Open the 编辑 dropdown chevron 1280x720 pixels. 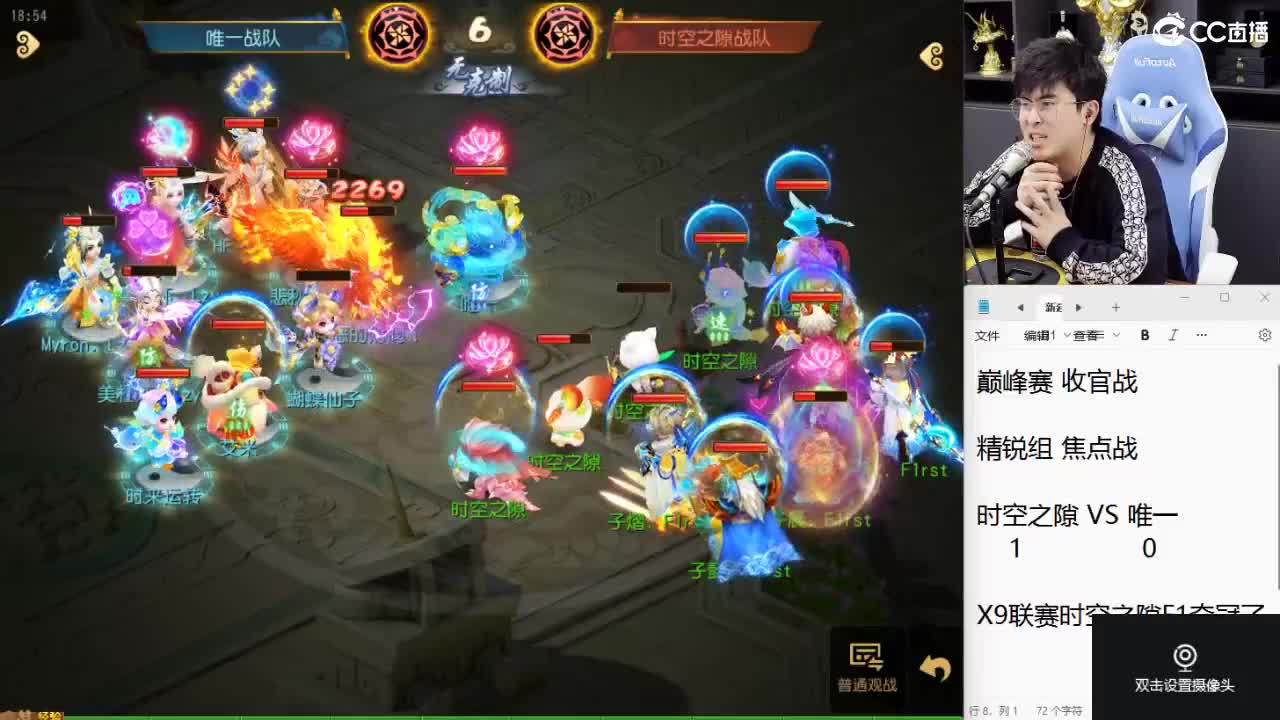1067,335
